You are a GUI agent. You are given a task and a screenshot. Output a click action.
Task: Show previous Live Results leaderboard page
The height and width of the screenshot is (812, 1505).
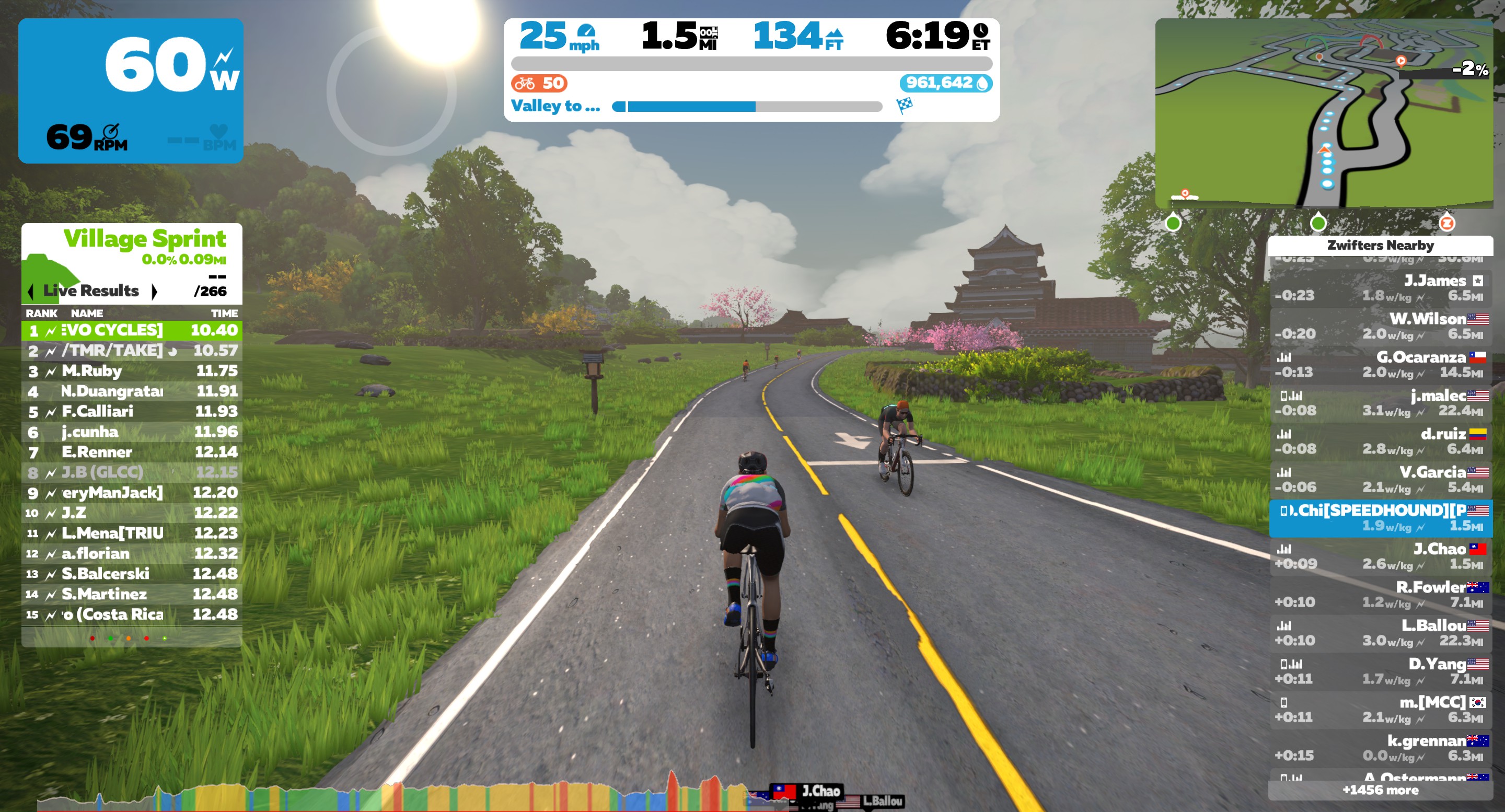30,291
